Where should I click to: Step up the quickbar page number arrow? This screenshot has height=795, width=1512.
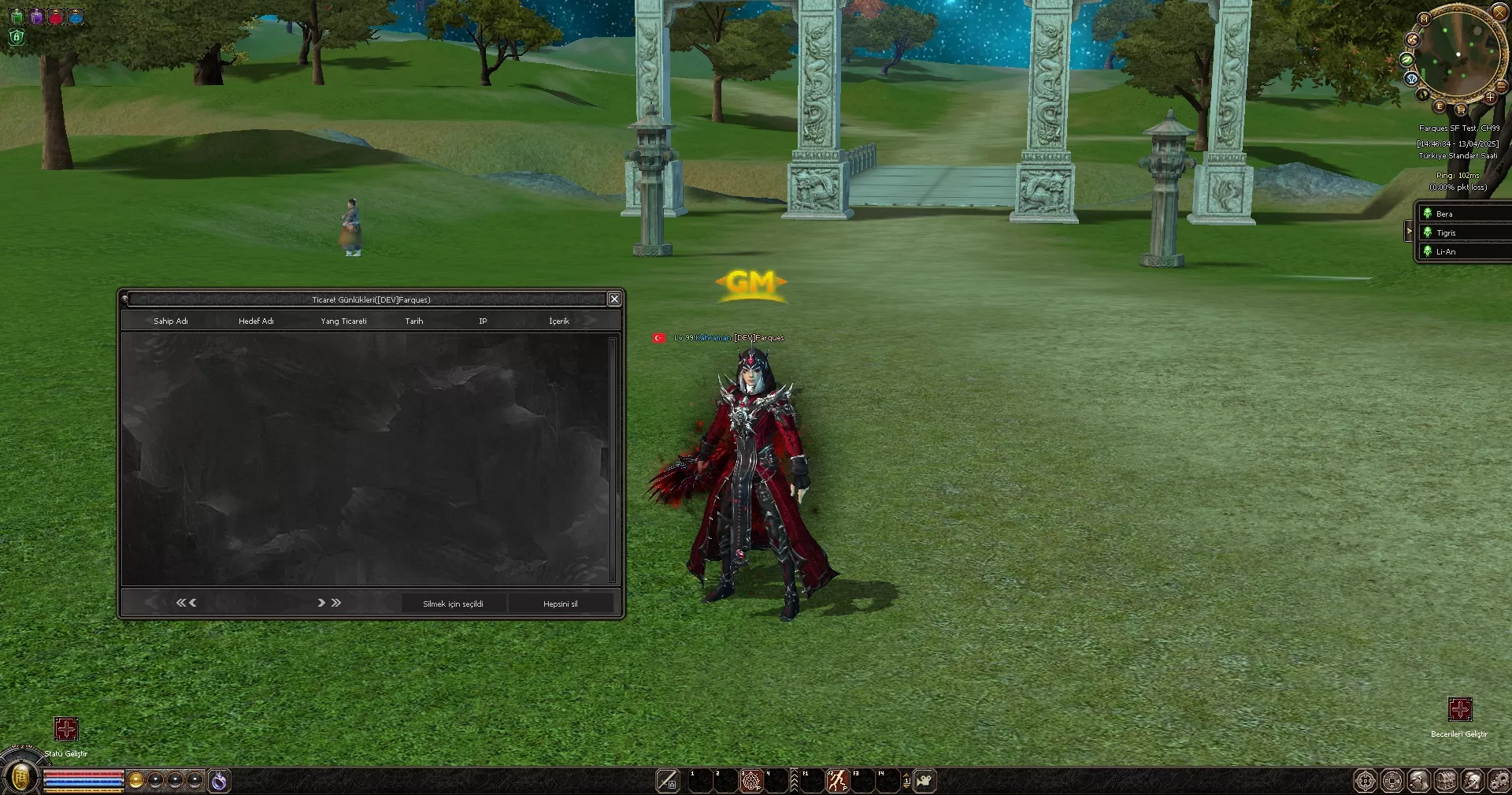tap(906, 775)
